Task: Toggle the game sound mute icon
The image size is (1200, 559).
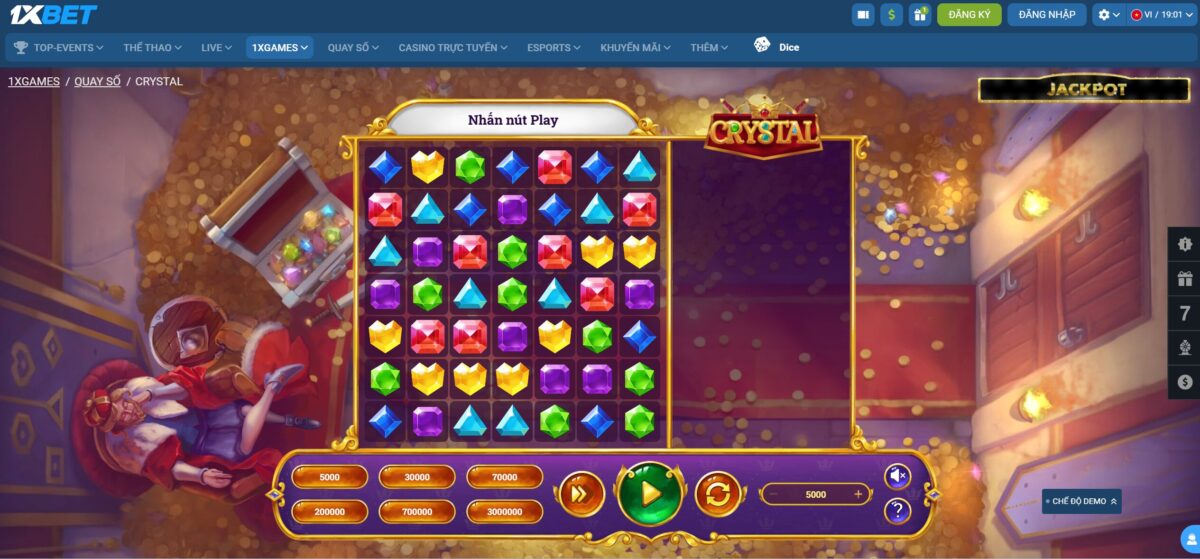Action: pyautogui.click(x=897, y=477)
